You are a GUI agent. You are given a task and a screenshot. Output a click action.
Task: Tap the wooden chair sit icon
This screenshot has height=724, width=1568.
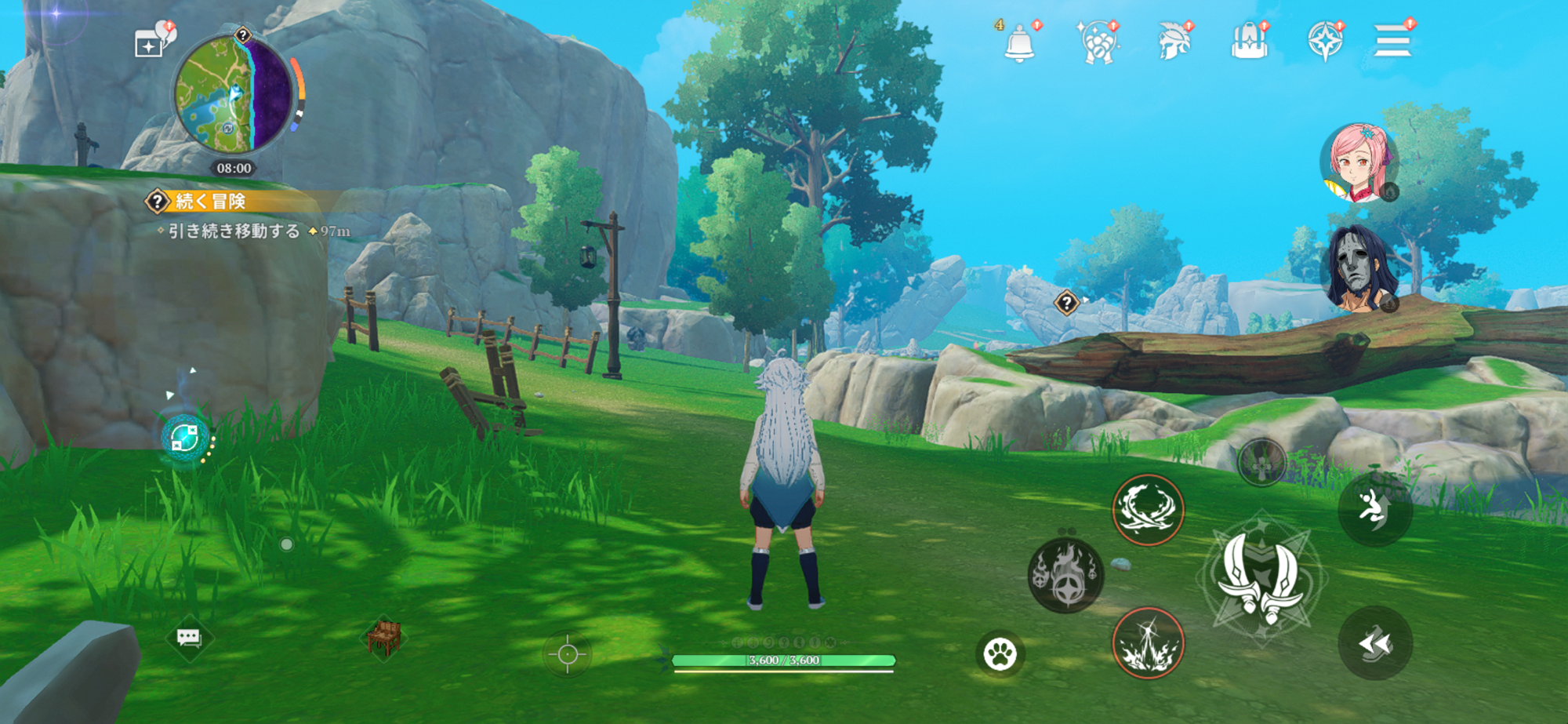pos(384,636)
